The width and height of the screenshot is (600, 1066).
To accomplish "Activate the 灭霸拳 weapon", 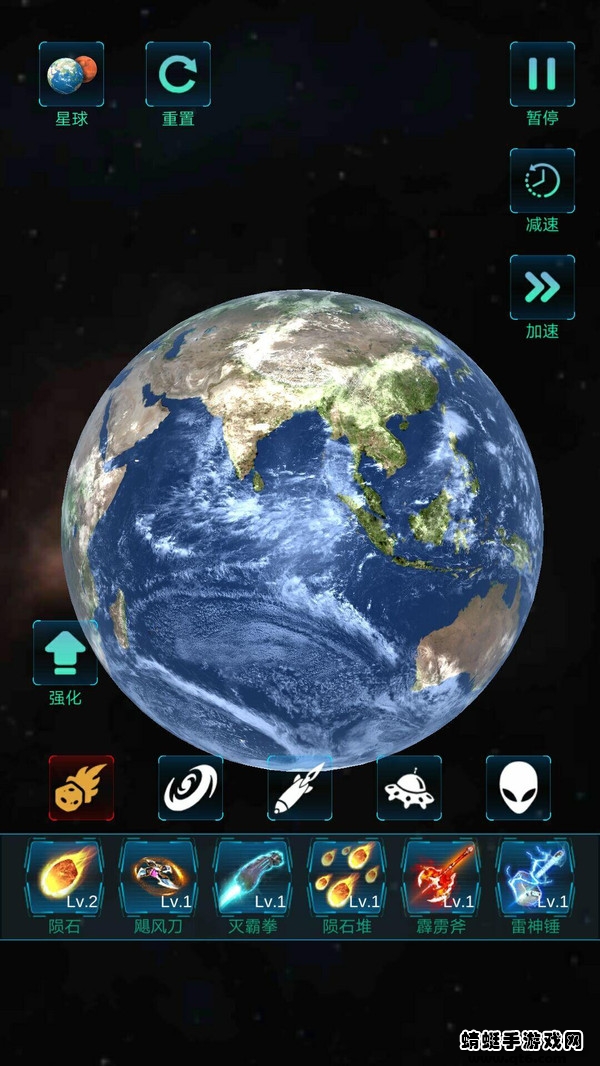I will pos(252,877).
